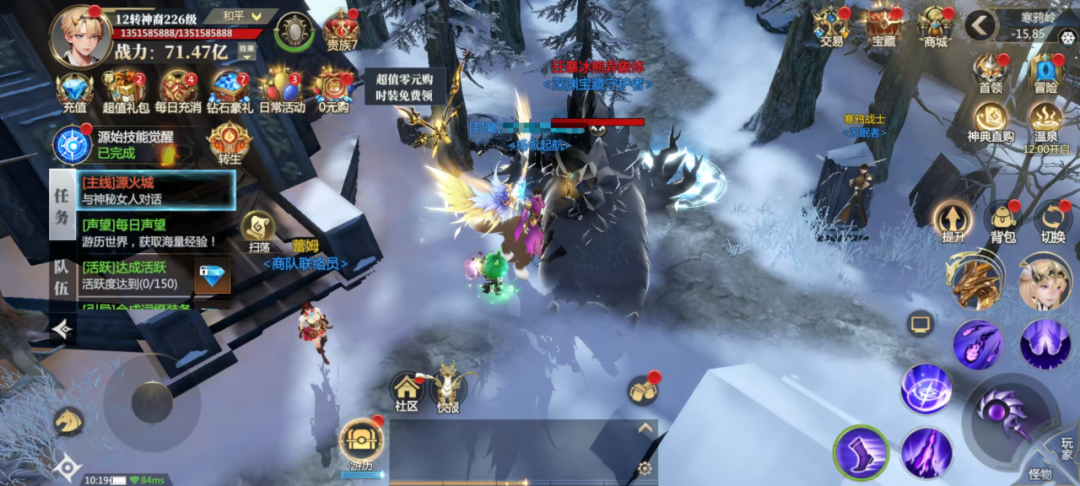Open the 转生 rebirth icon
This screenshot has width=1080, height=486.
[x=228, y=143]
